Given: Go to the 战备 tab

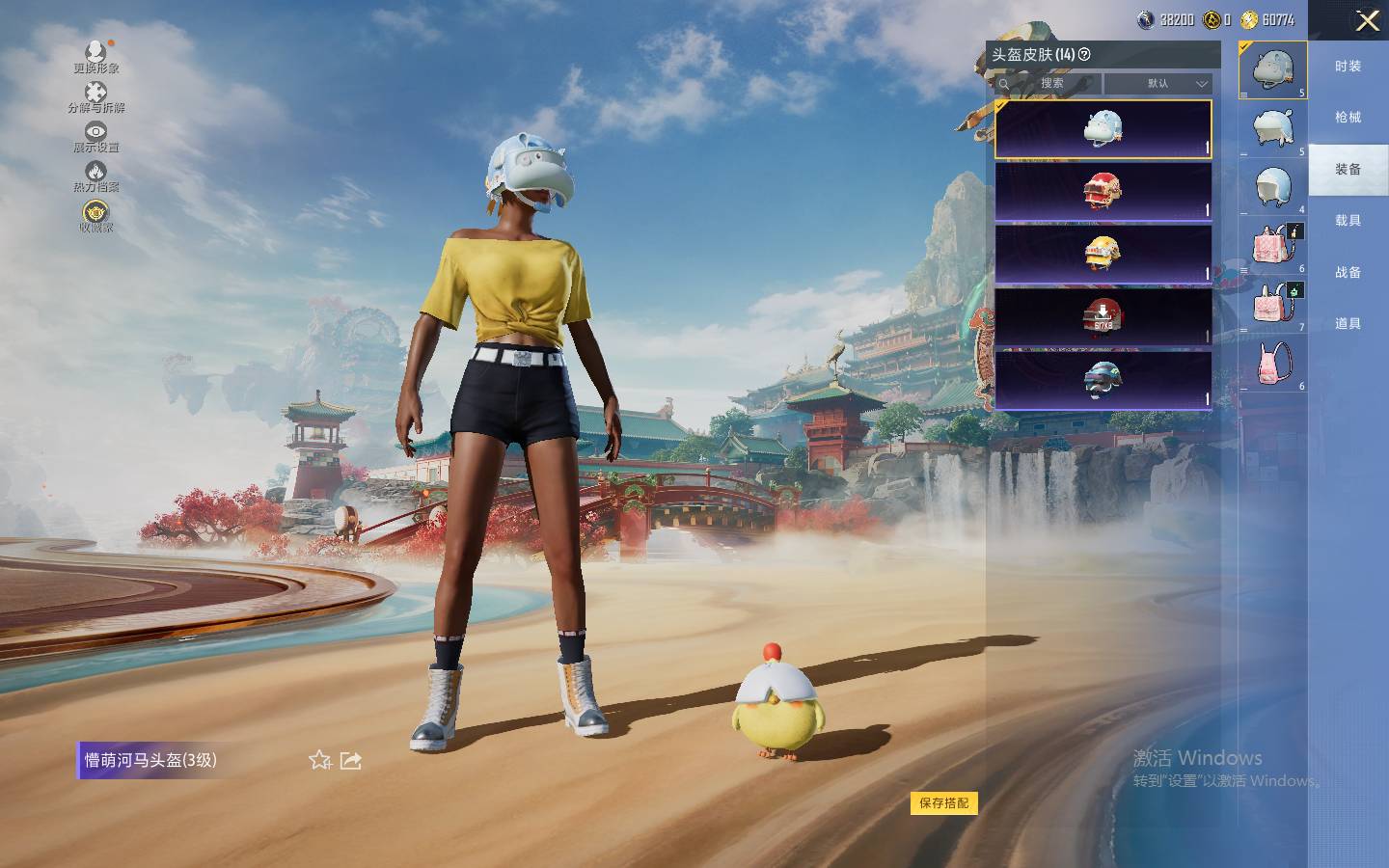Looking at the screenshot, I should [1348, 273].
